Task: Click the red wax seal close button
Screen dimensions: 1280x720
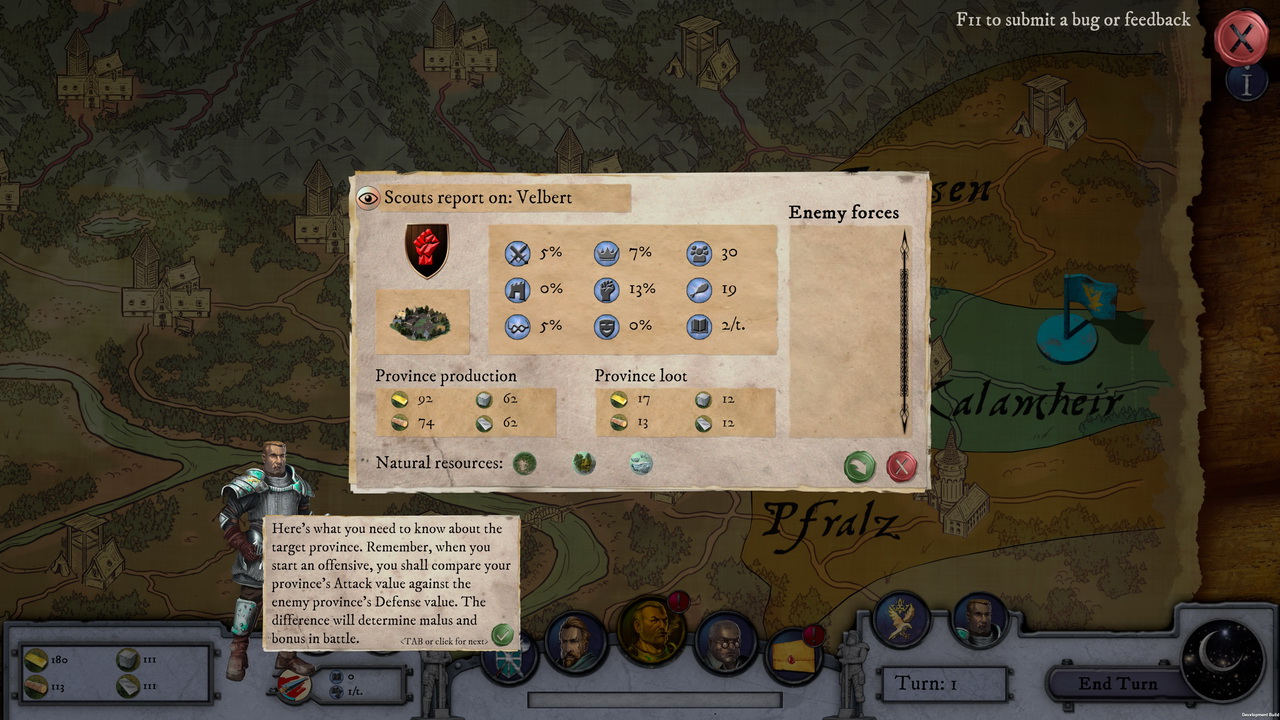Action: pos(1241,39)
